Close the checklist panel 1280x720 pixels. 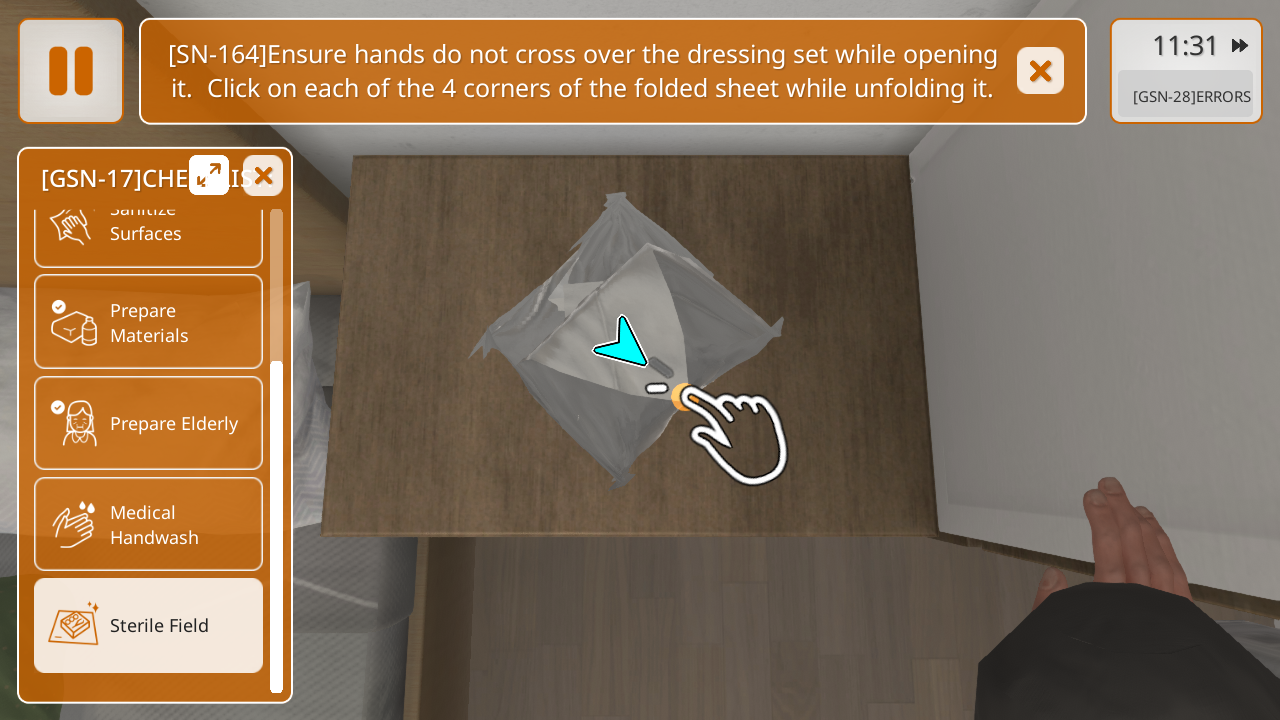click(x=263, y=176)
